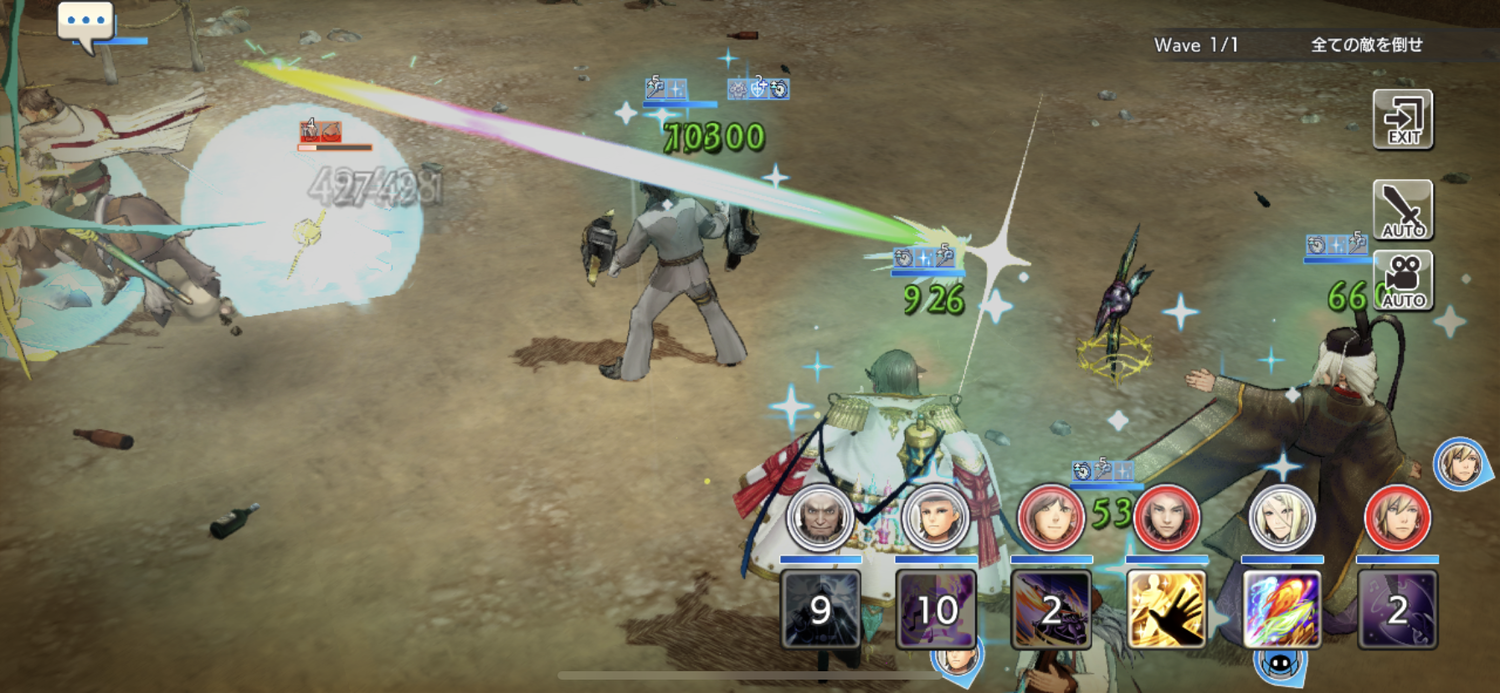Select the bearded old man portrait
The height and width of the screenshot is (693, 1500).
820,518
